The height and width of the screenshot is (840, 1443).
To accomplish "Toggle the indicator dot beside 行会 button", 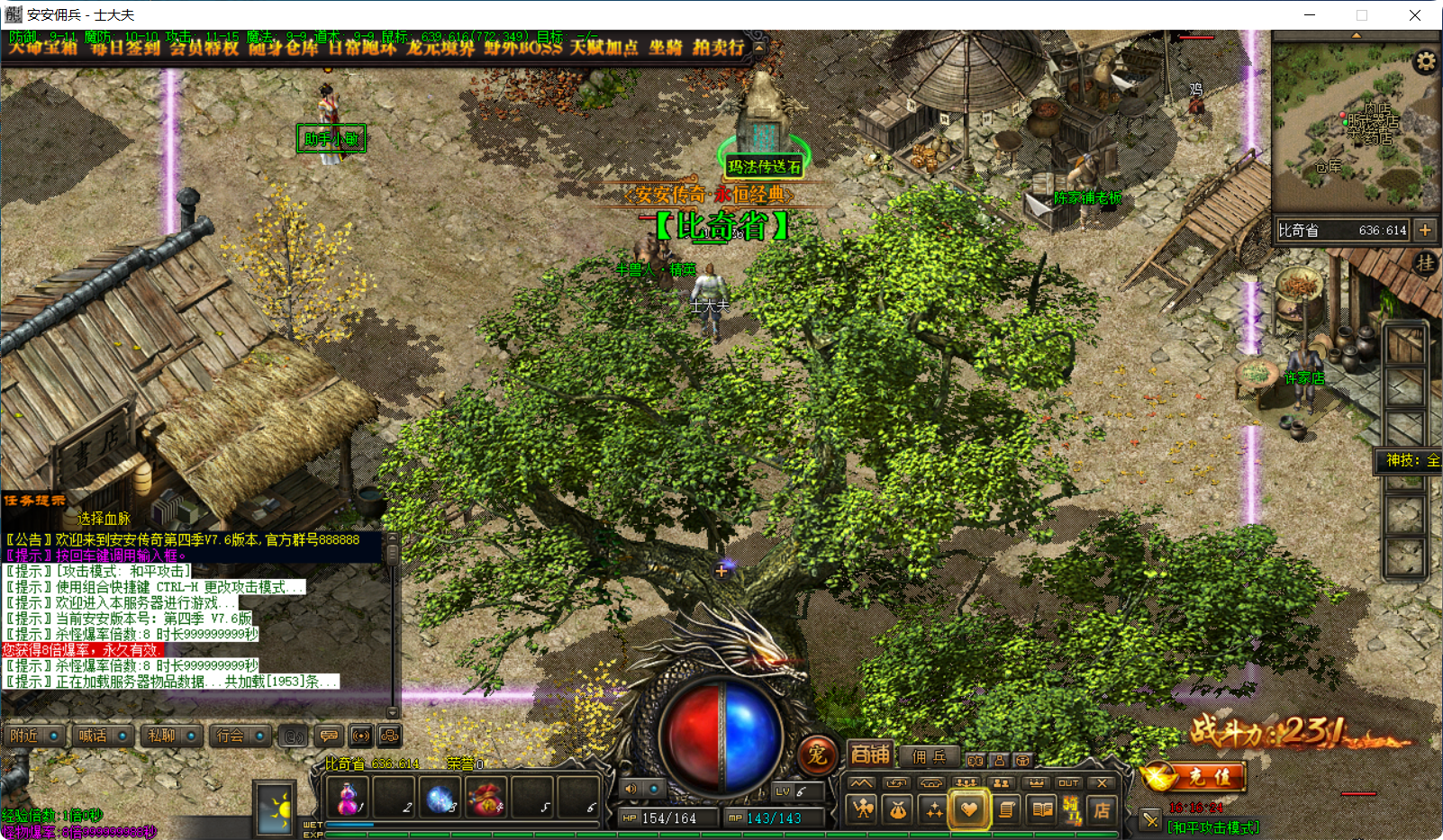I will click(260, 736).
